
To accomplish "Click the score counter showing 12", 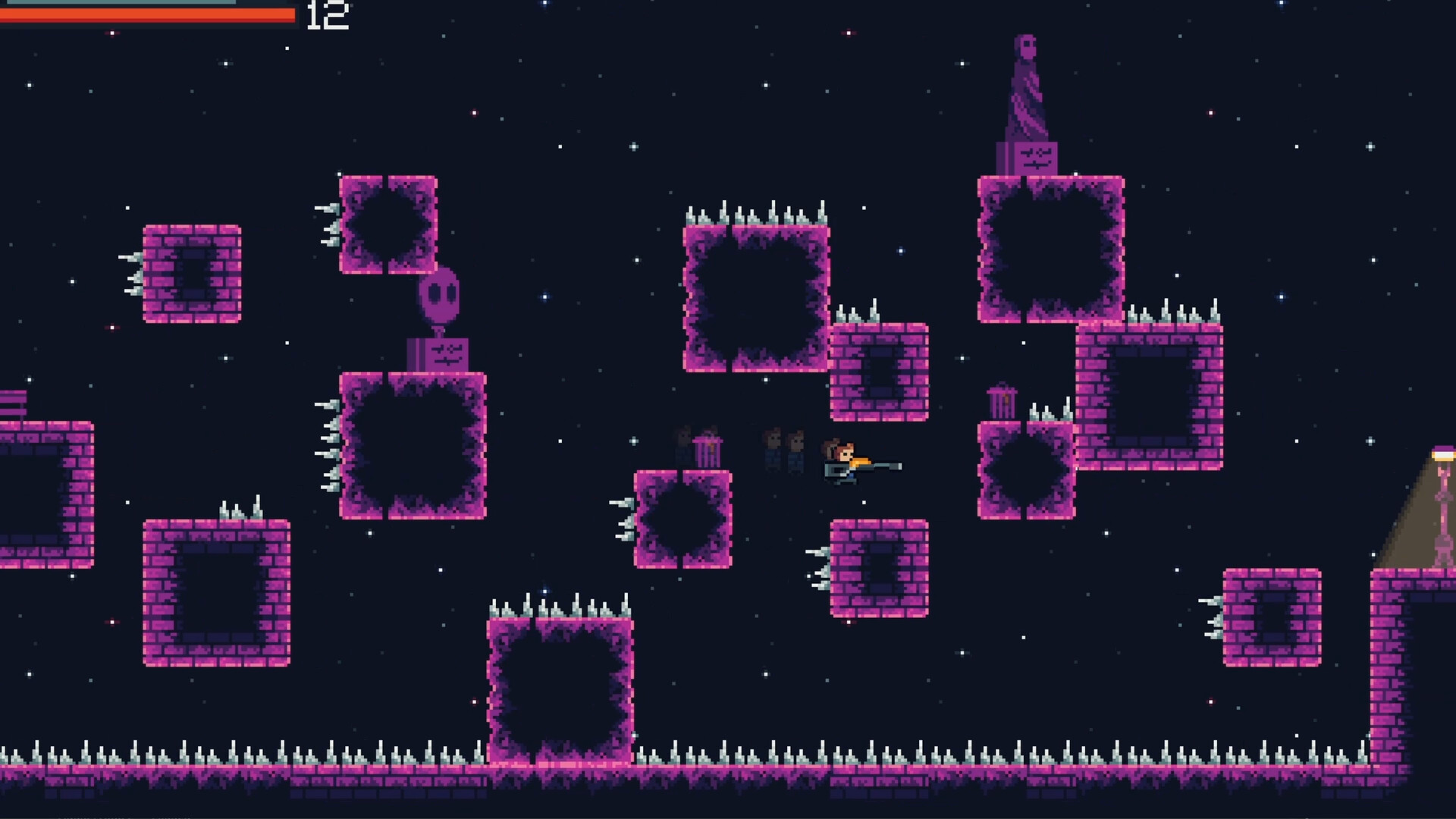I will pyautogui.click(x=326, y=15).
